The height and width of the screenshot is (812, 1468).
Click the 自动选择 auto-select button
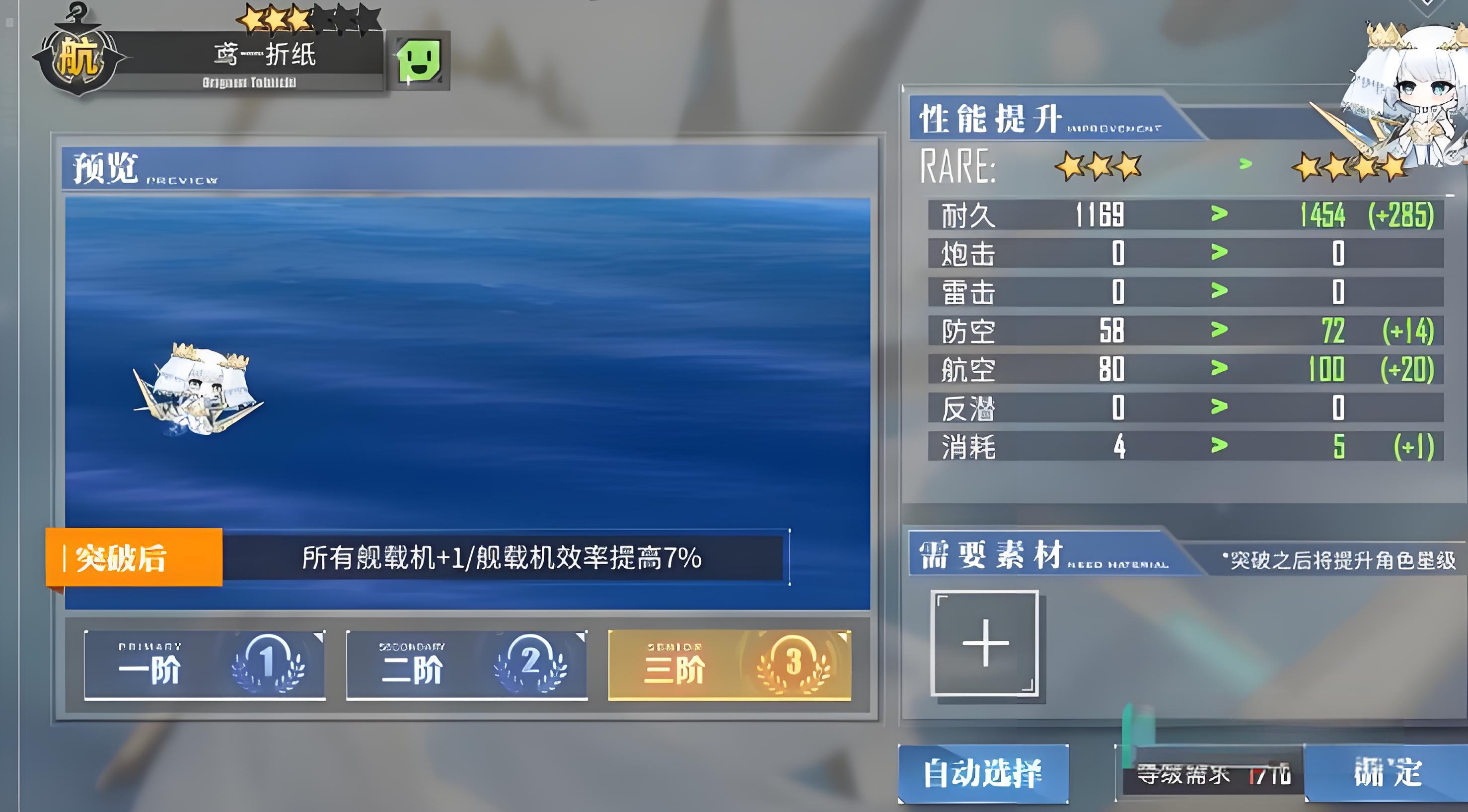pos(982,773)
